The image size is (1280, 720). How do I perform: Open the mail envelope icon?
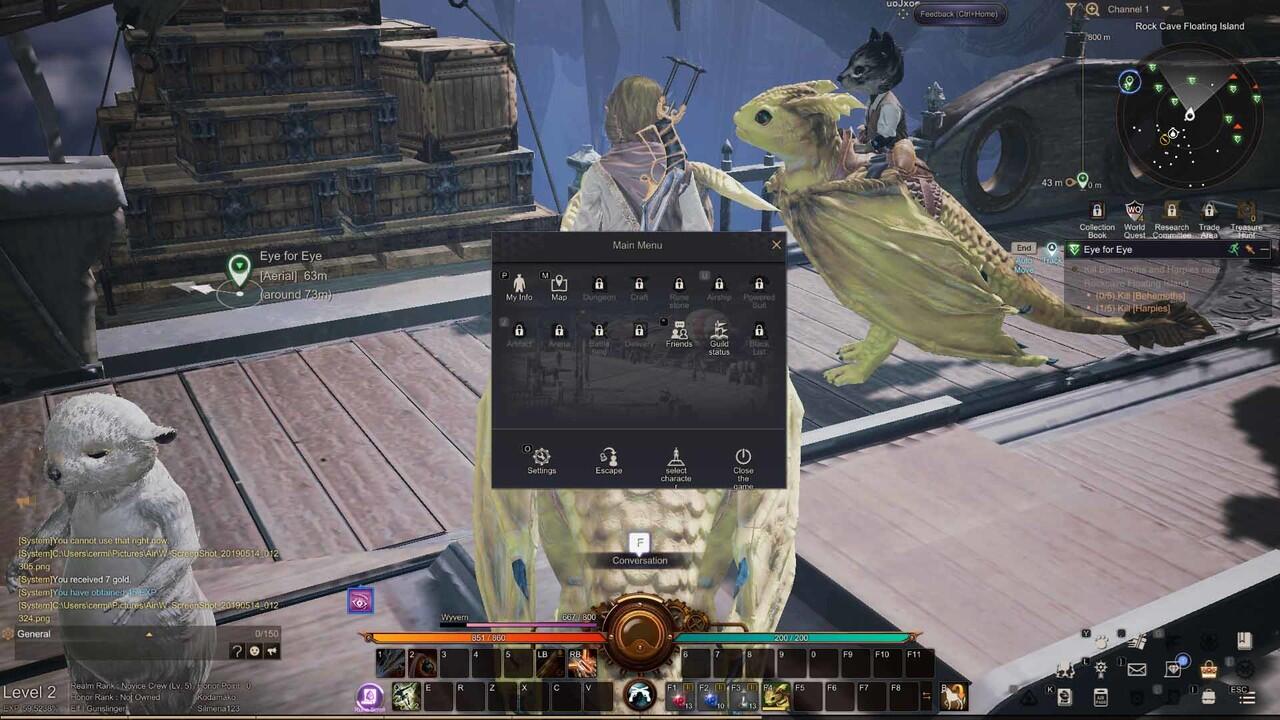pos(1137,669)
